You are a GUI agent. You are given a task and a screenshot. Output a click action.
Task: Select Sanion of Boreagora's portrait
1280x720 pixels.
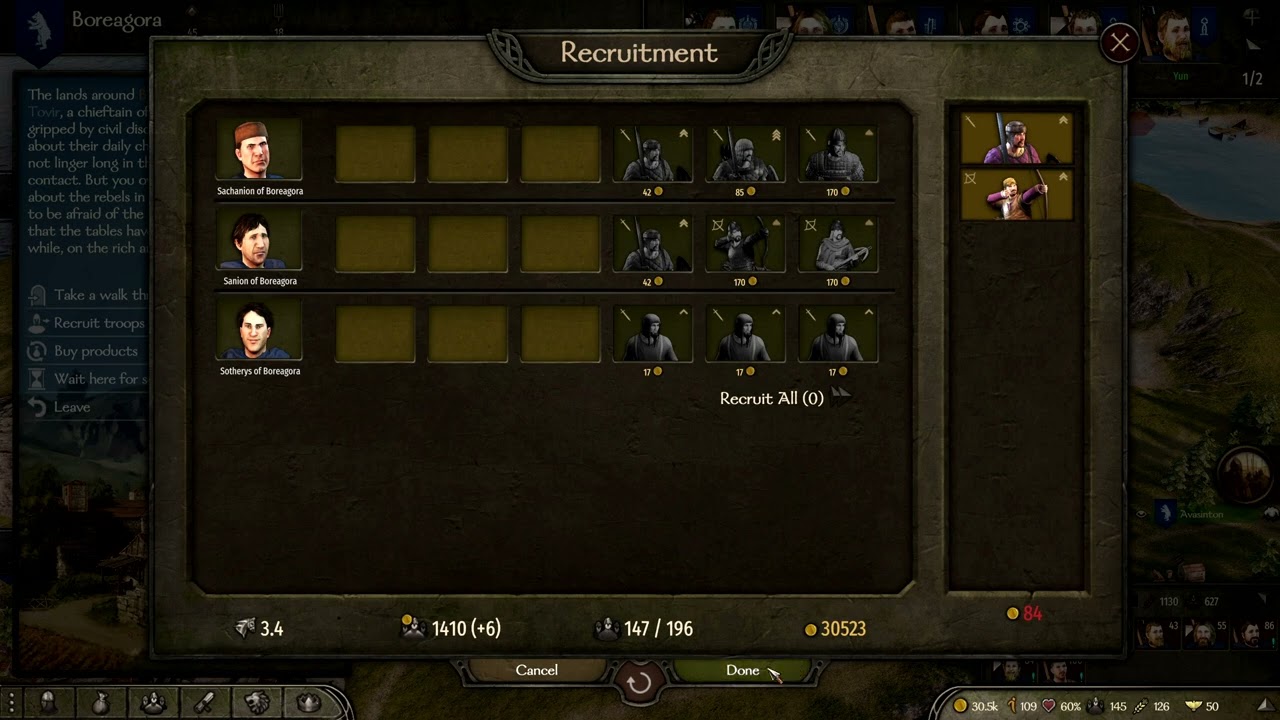[259, 241]
